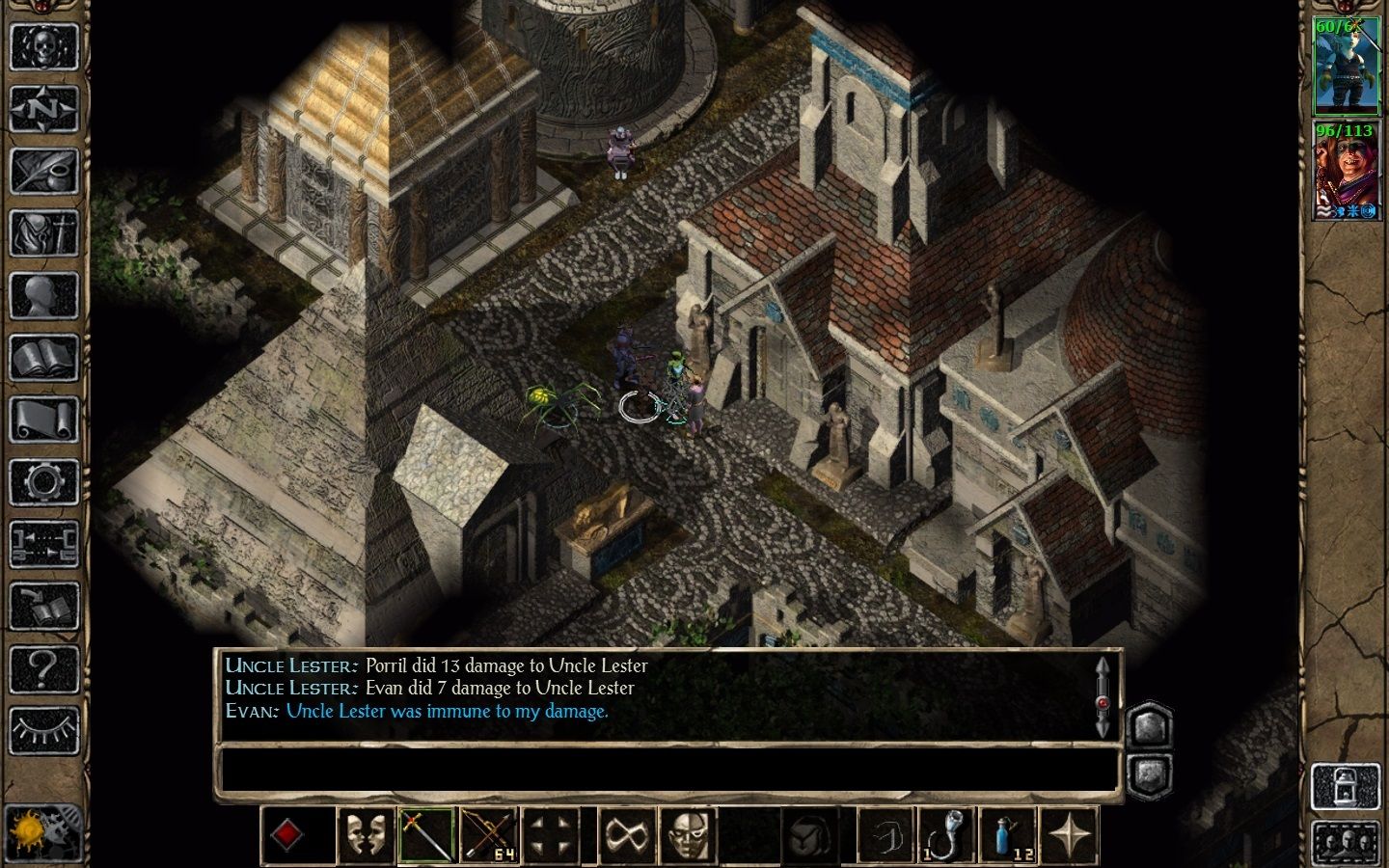Equip the bow with 64 arrows
The width and height of the screenshot is (1389, 868).
[x=489, y=835]
